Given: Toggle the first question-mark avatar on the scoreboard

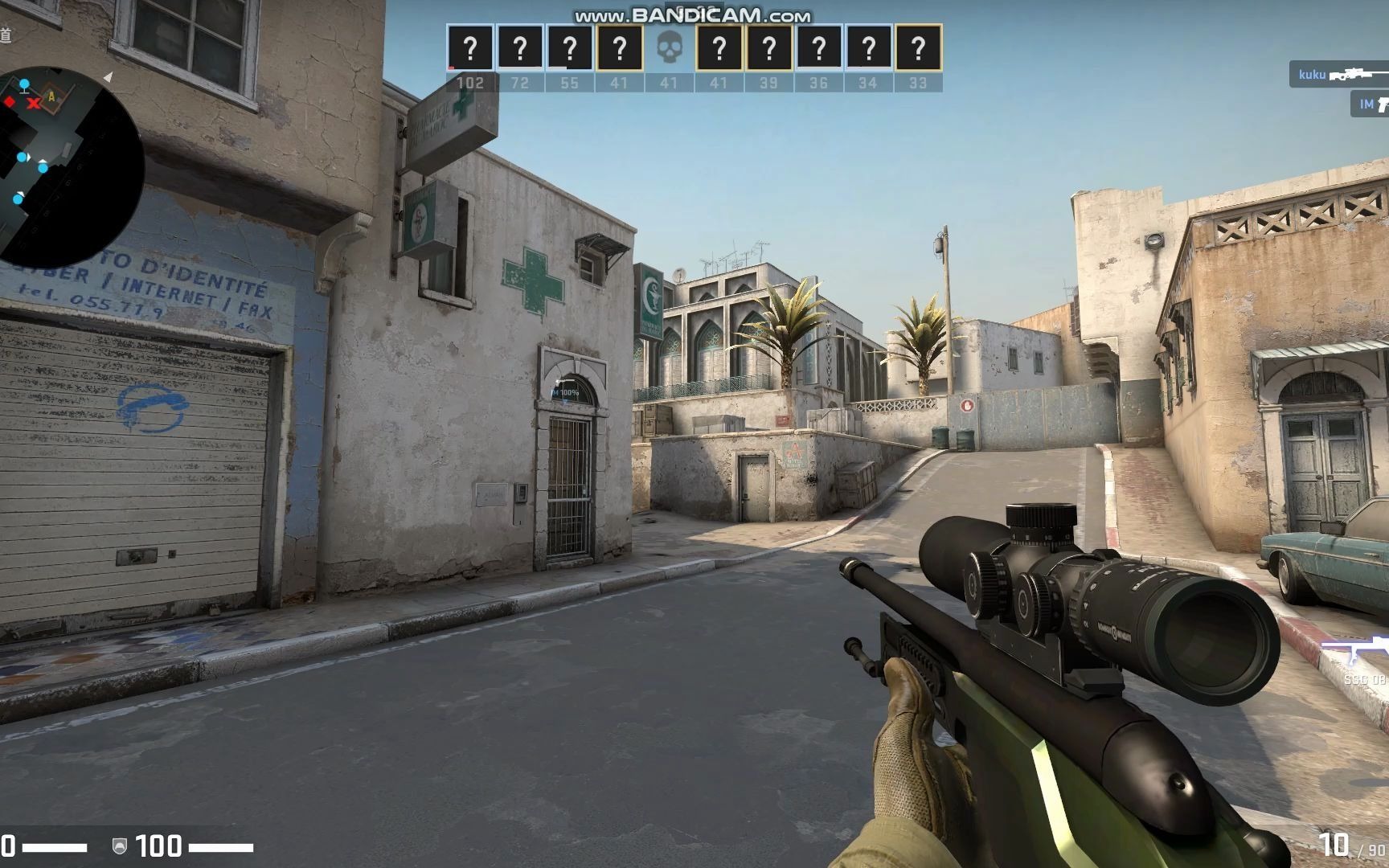Looking at the screenshot, I should [470, 48].
